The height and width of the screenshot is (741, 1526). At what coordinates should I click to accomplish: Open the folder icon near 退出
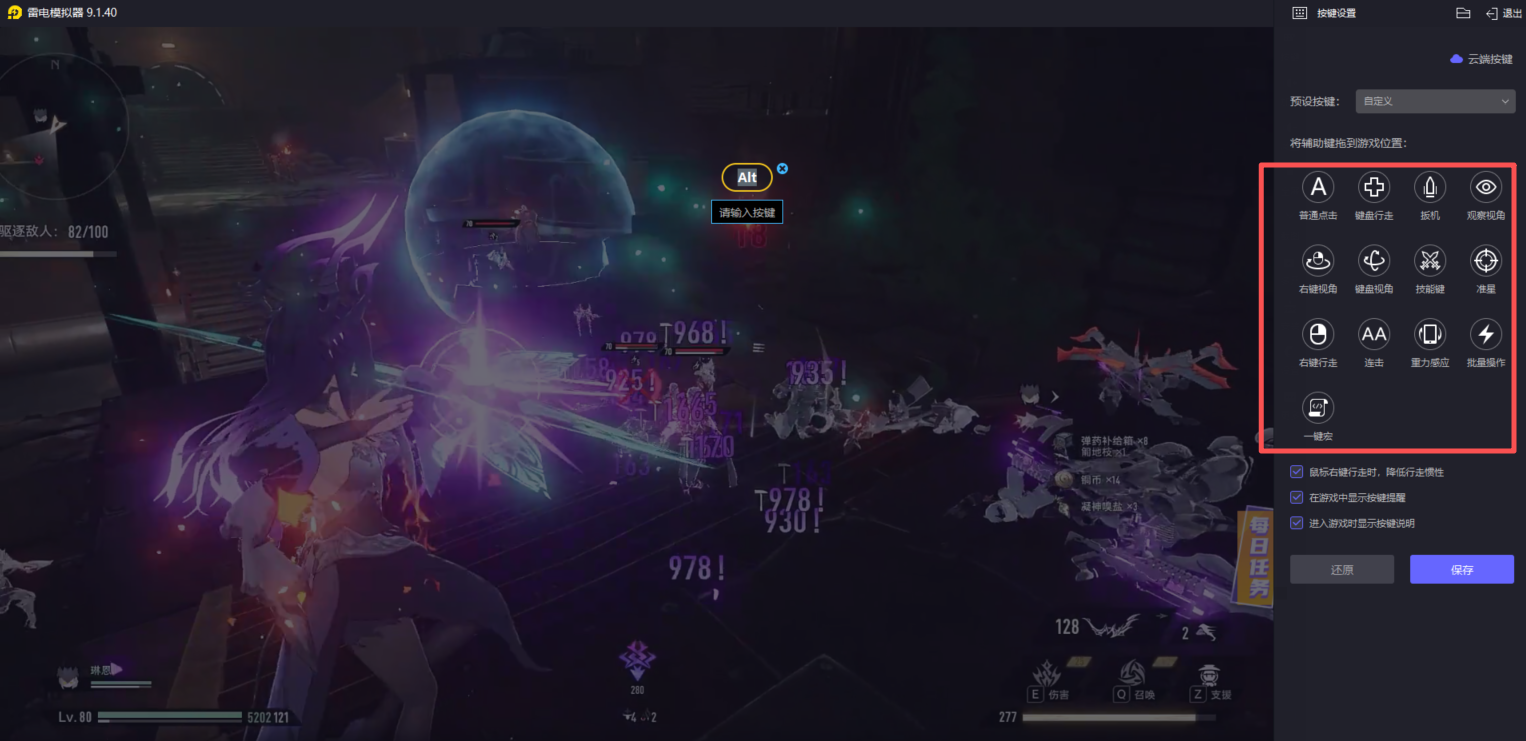click(x=1462, y=13)
